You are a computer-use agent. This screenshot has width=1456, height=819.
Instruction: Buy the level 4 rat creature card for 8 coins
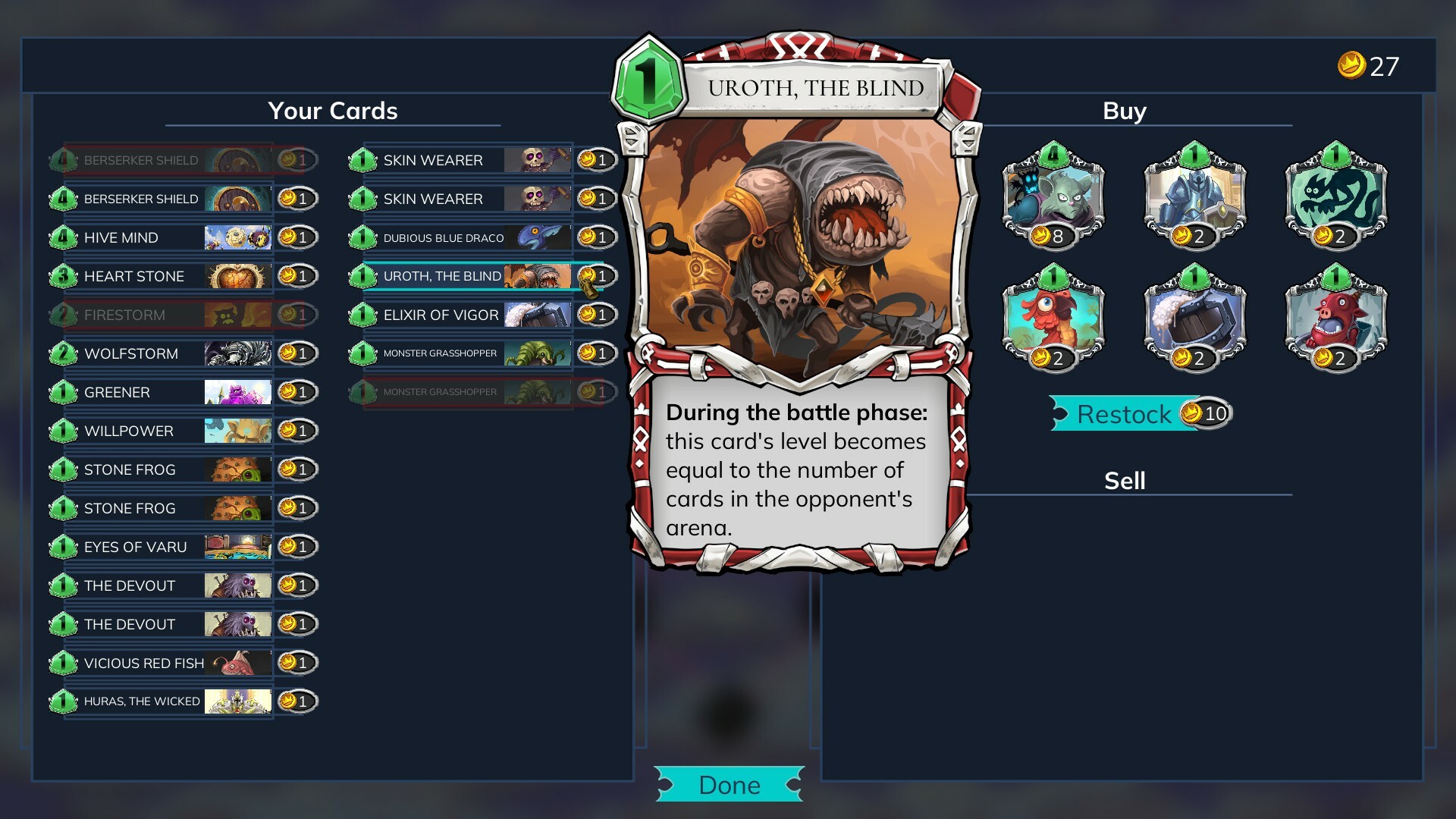click(x=1054, y=197)
